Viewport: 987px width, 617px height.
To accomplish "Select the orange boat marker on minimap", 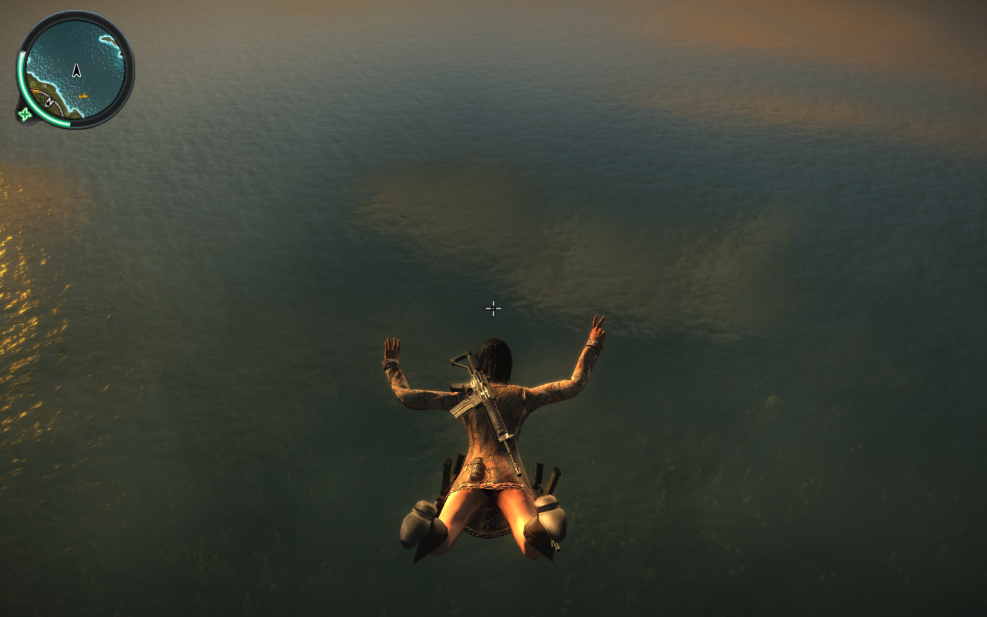I will [83, 96].
